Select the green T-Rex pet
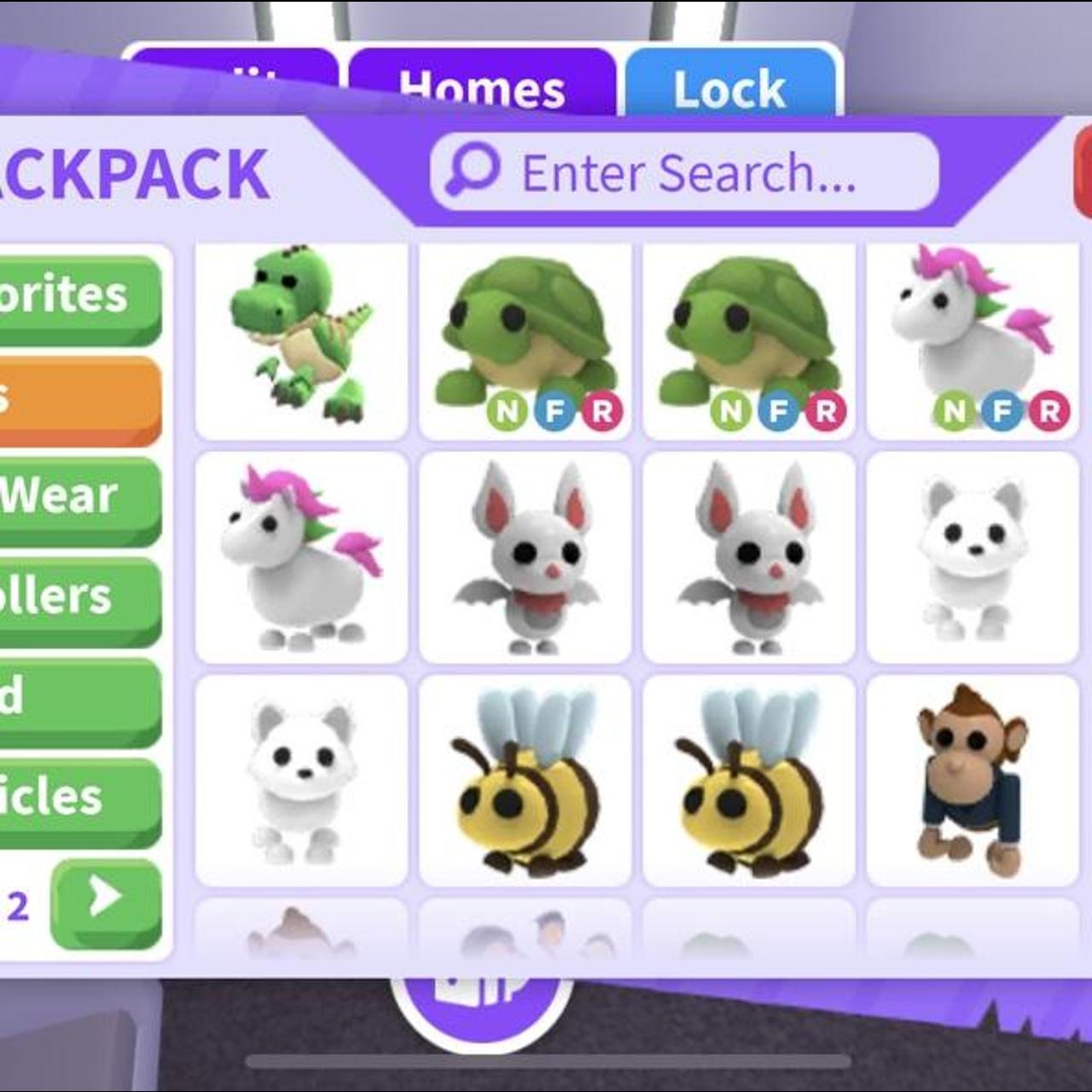 tap(301, 341)
